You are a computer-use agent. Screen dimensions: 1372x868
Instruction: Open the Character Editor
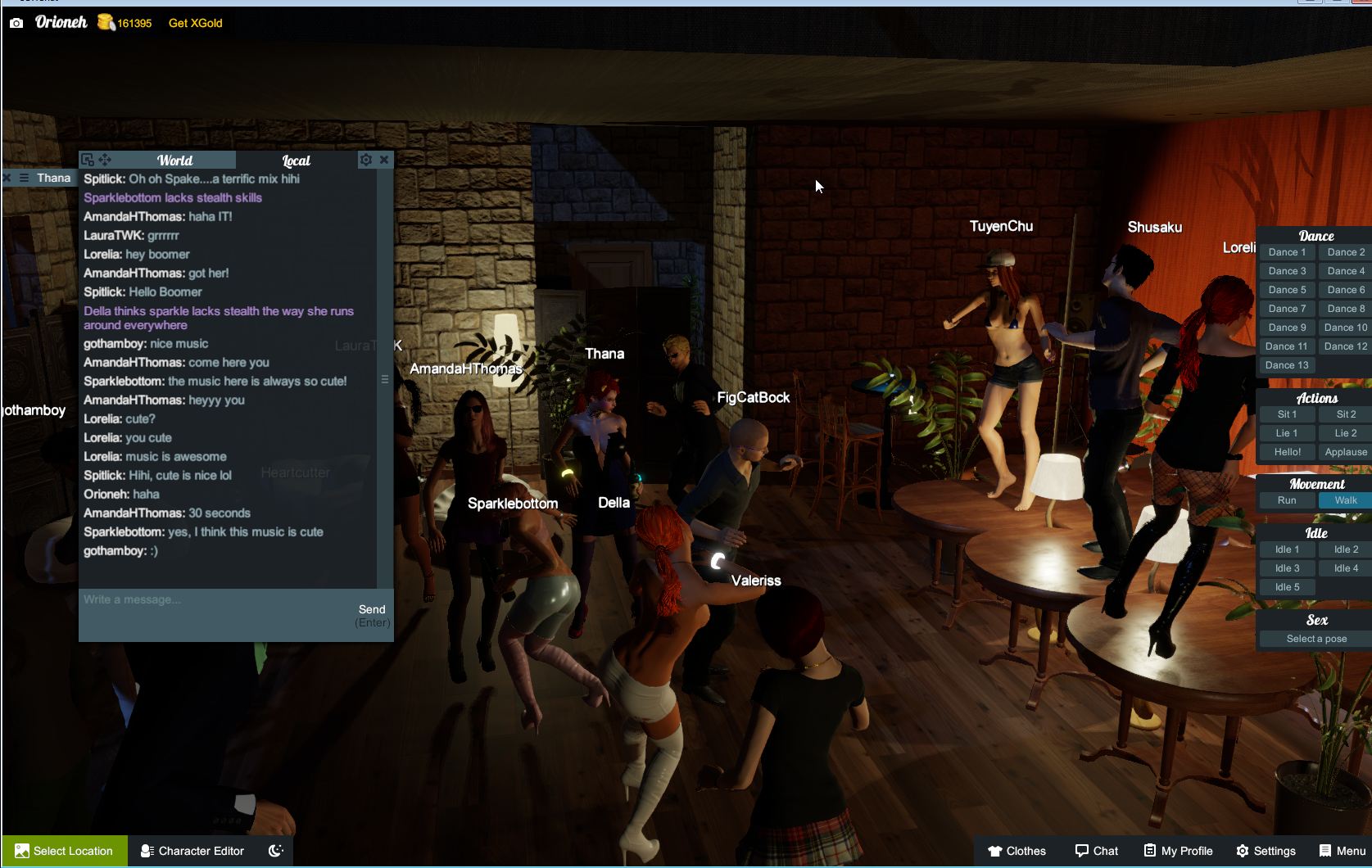pos(192,851)
